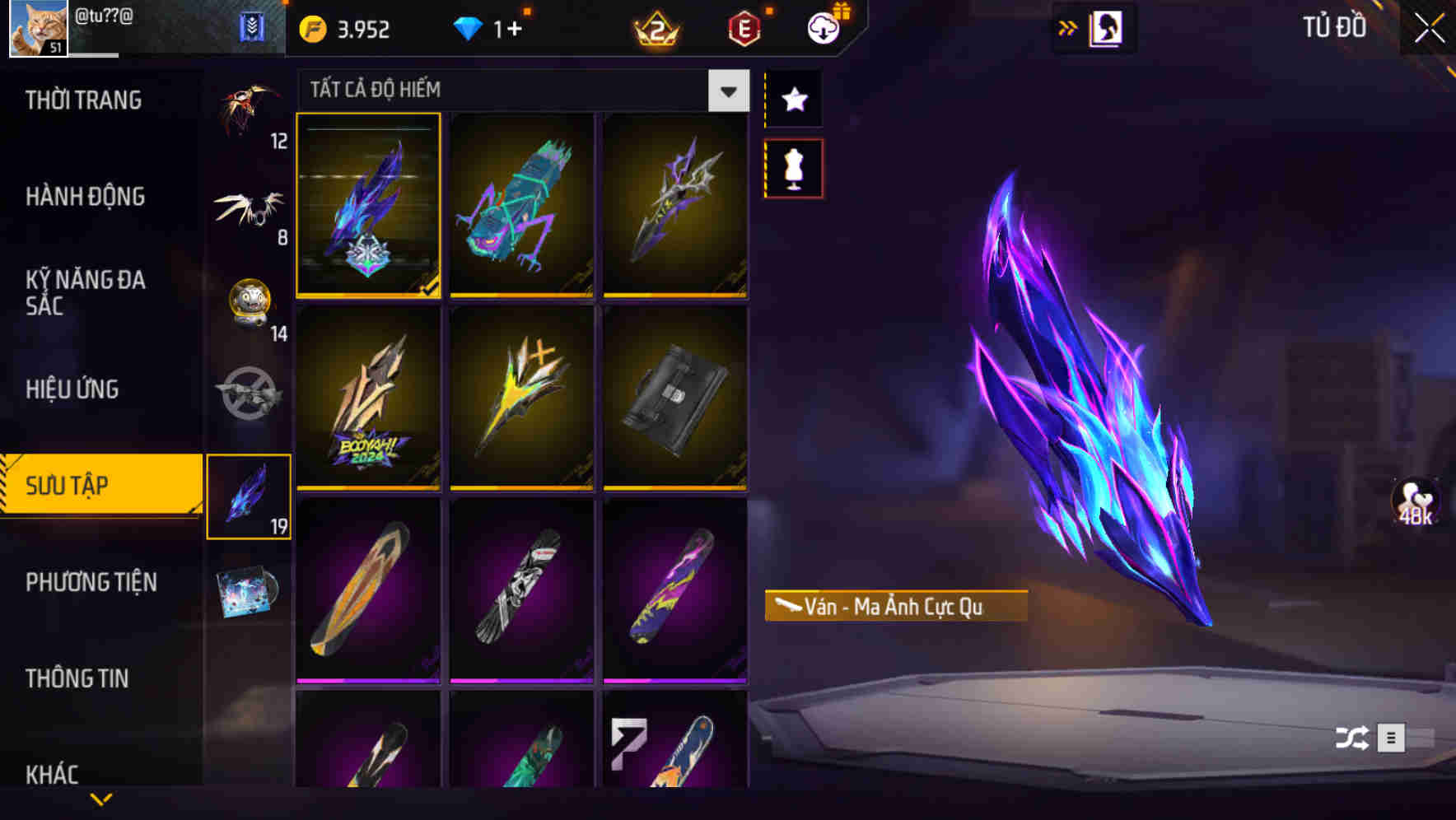Toggle the favorite star for this item

pos(793,100)
